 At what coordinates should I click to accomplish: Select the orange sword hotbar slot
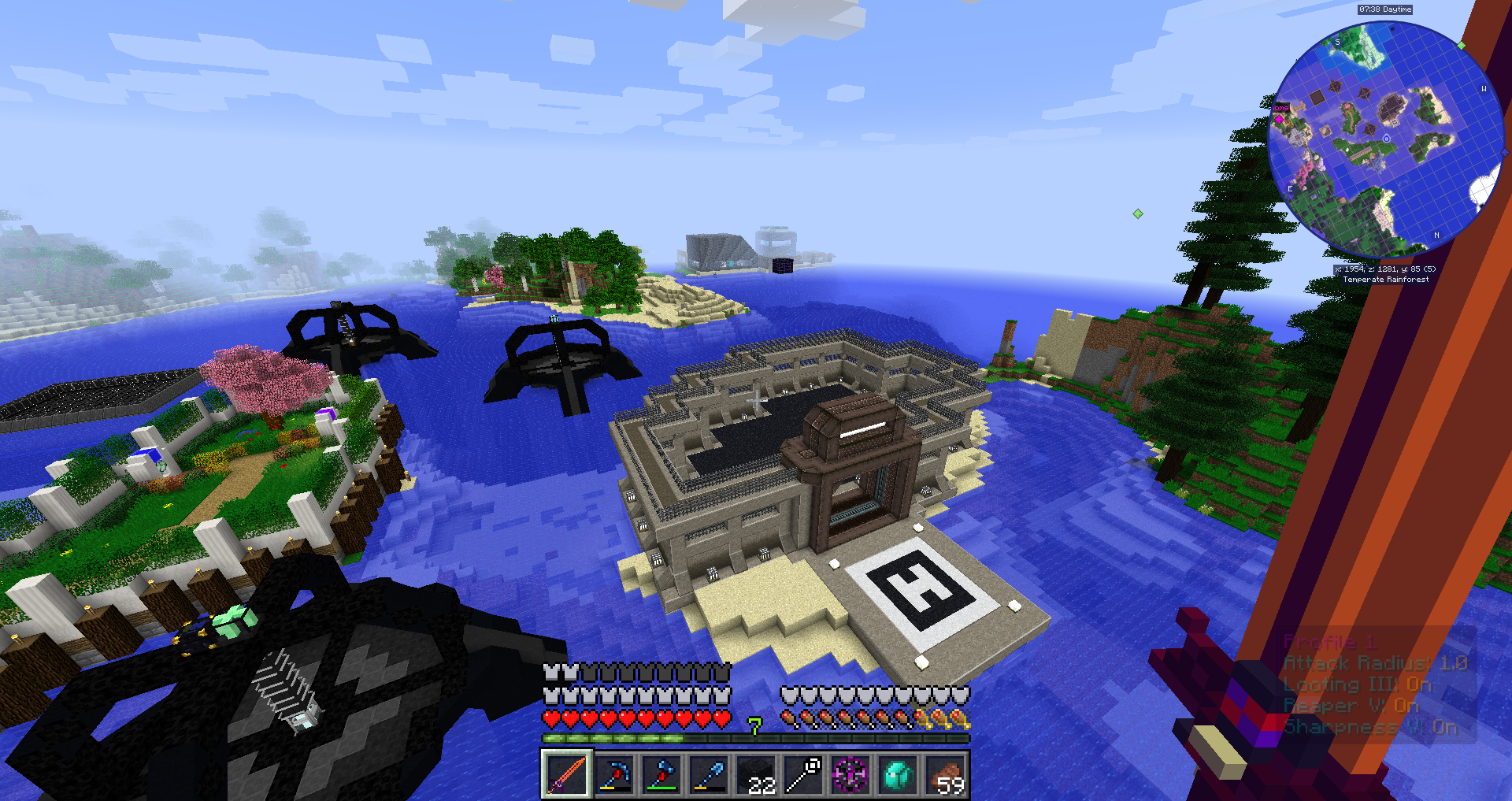pos(566,774)
